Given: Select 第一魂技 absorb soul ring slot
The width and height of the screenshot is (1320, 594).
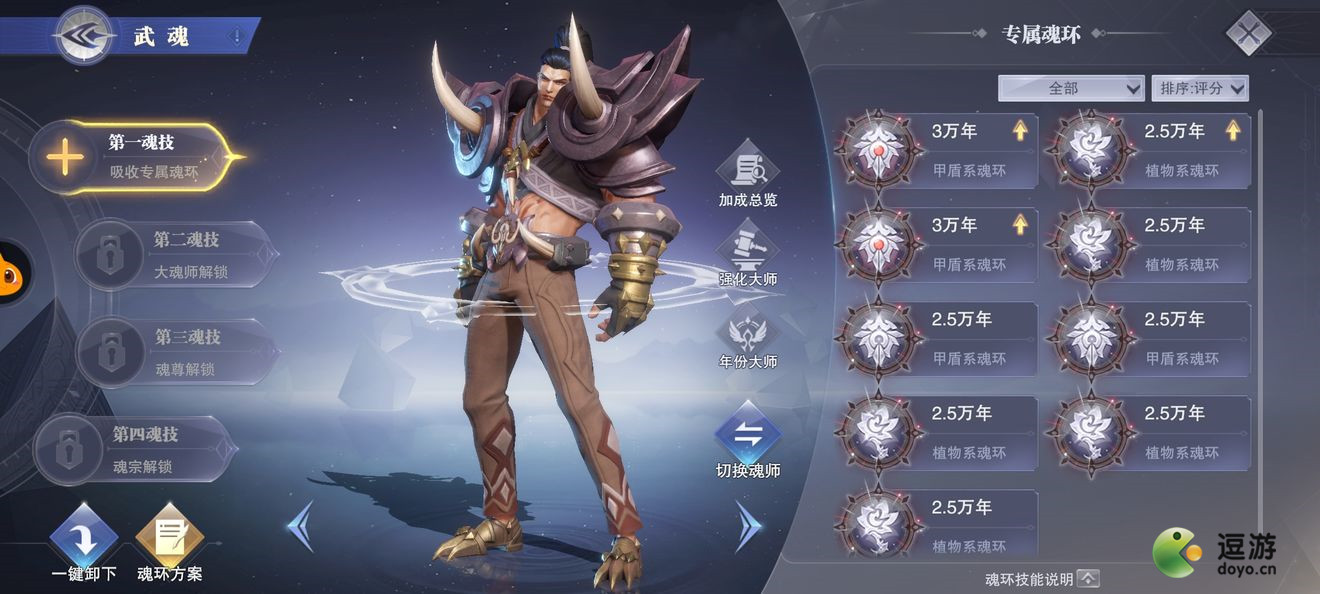Looking at the screenshot, I should (x=137, y=157).
